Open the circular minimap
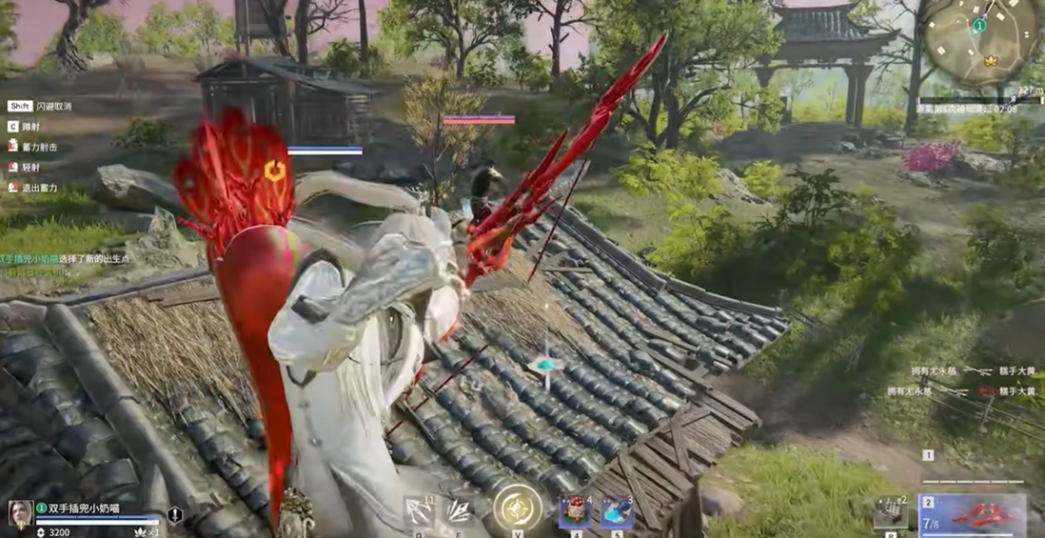1045x538 pixels. click(x=980, y=40)
